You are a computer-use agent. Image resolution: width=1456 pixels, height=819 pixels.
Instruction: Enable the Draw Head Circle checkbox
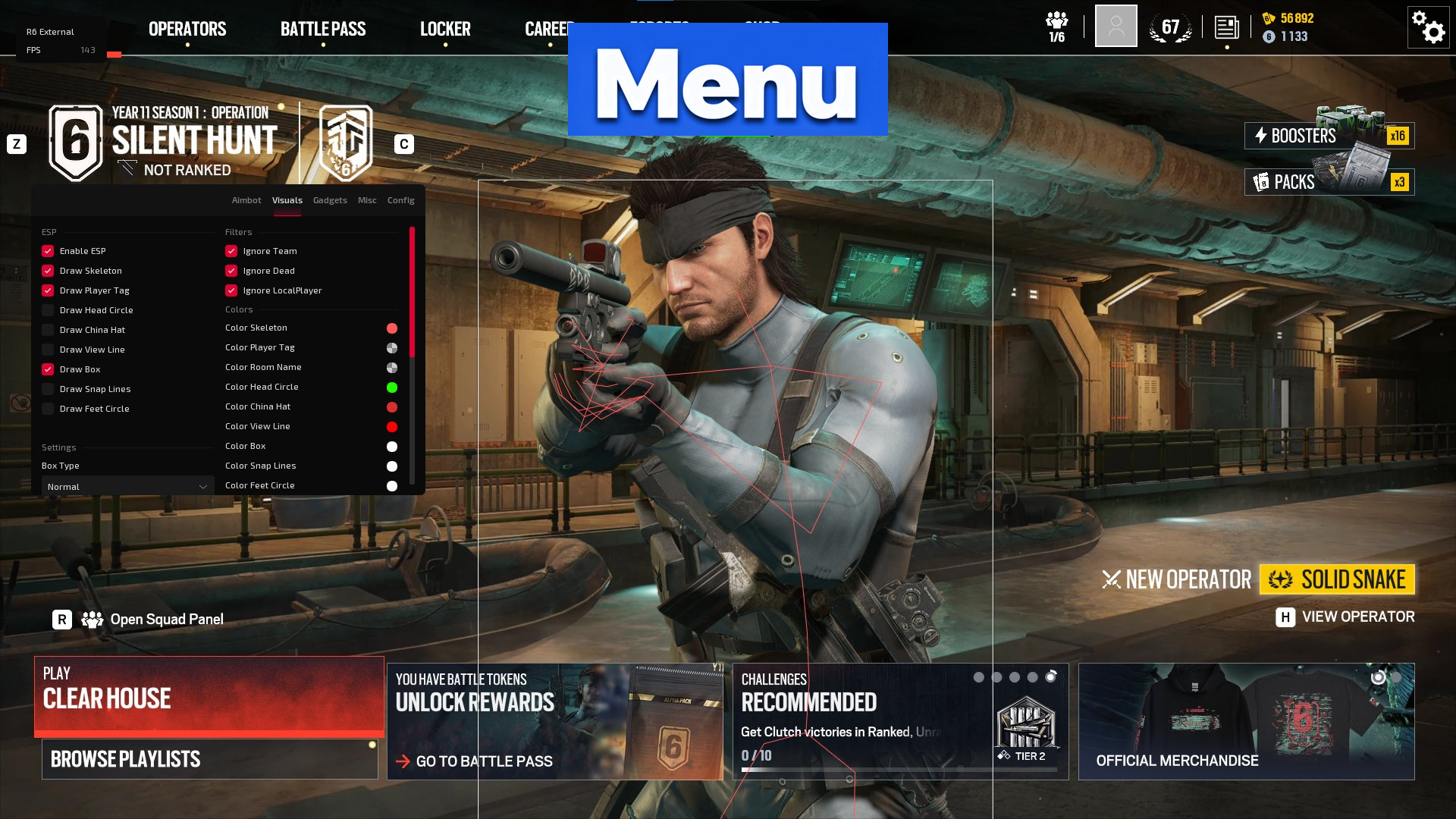[49, 310]
